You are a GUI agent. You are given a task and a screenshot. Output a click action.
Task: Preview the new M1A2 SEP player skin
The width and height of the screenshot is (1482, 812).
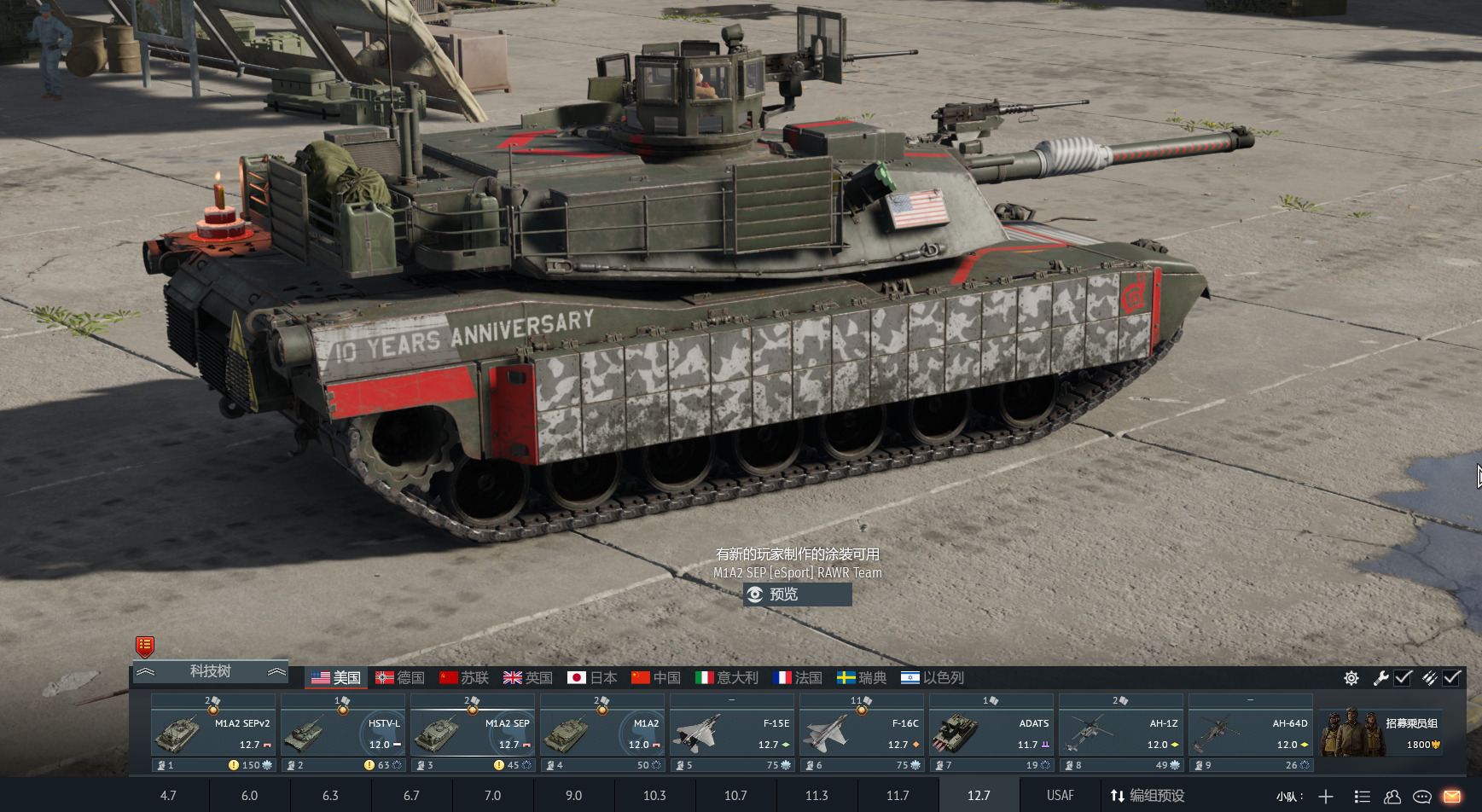(797, 594)
